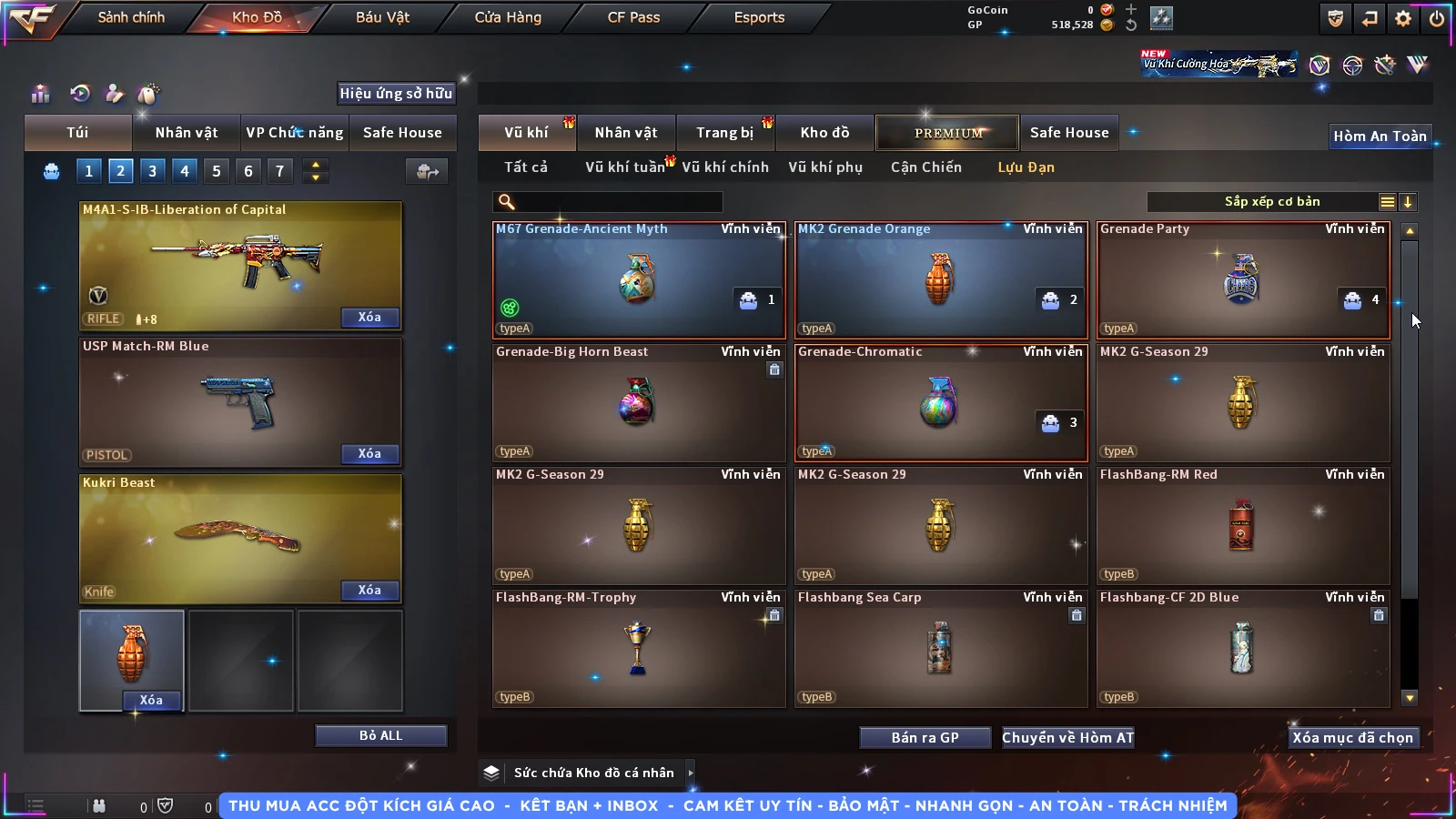This screenshot has height=819, width=1456.
Task: Remove the USP Match-RM Blue pistol
Action: click(369, 454)
